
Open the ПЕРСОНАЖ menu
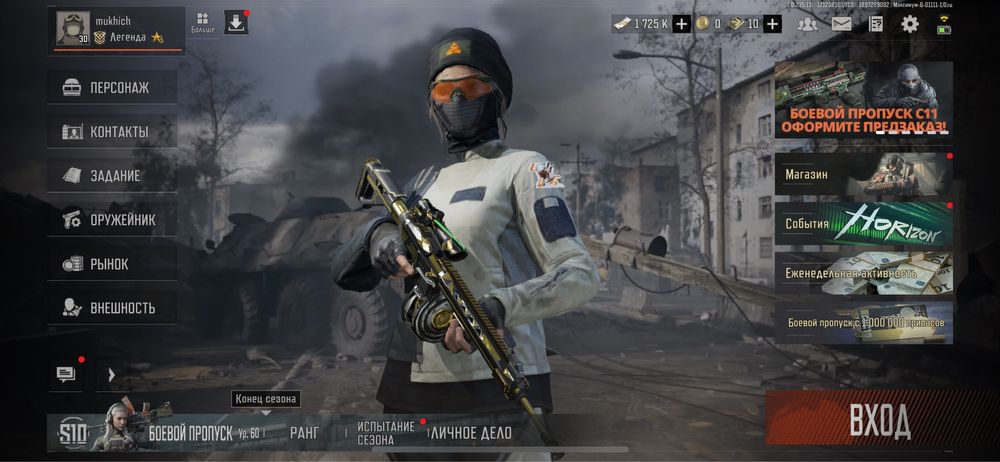coord(112,87)
